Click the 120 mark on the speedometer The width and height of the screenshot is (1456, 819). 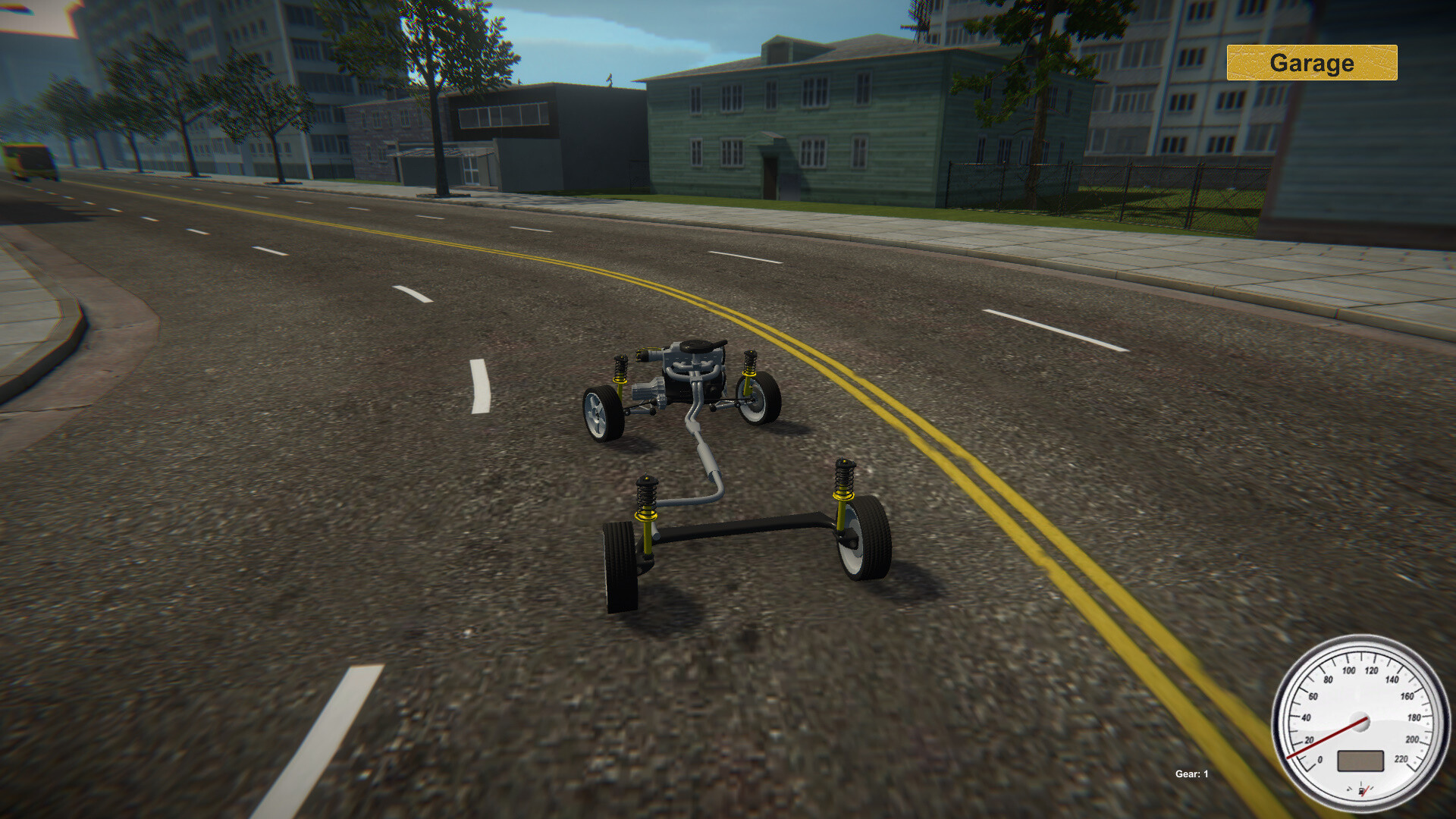point(1372,670)
